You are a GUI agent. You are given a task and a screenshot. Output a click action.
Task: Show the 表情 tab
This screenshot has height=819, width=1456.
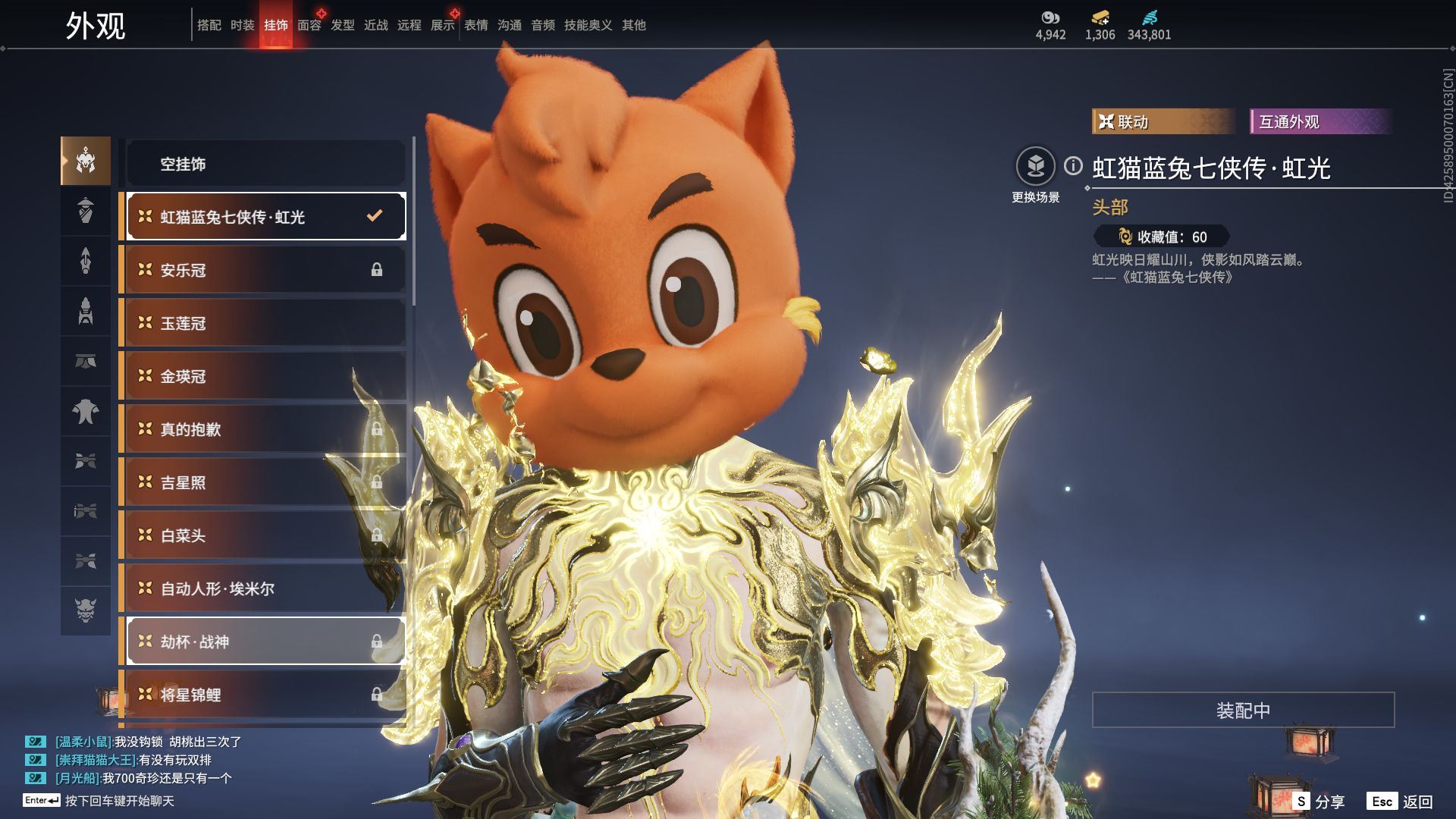coord(475,25)
